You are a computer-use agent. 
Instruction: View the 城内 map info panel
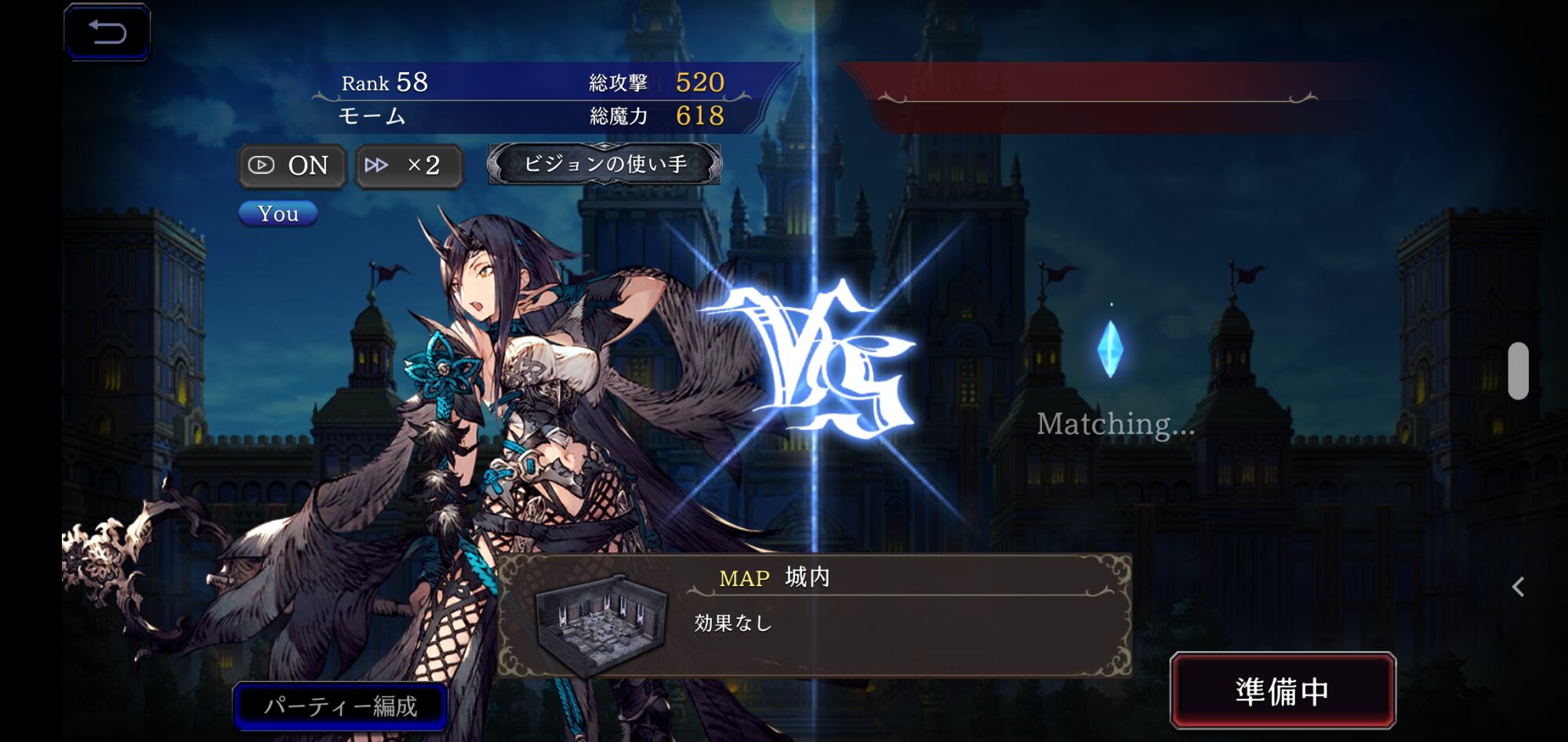[815, 615]
